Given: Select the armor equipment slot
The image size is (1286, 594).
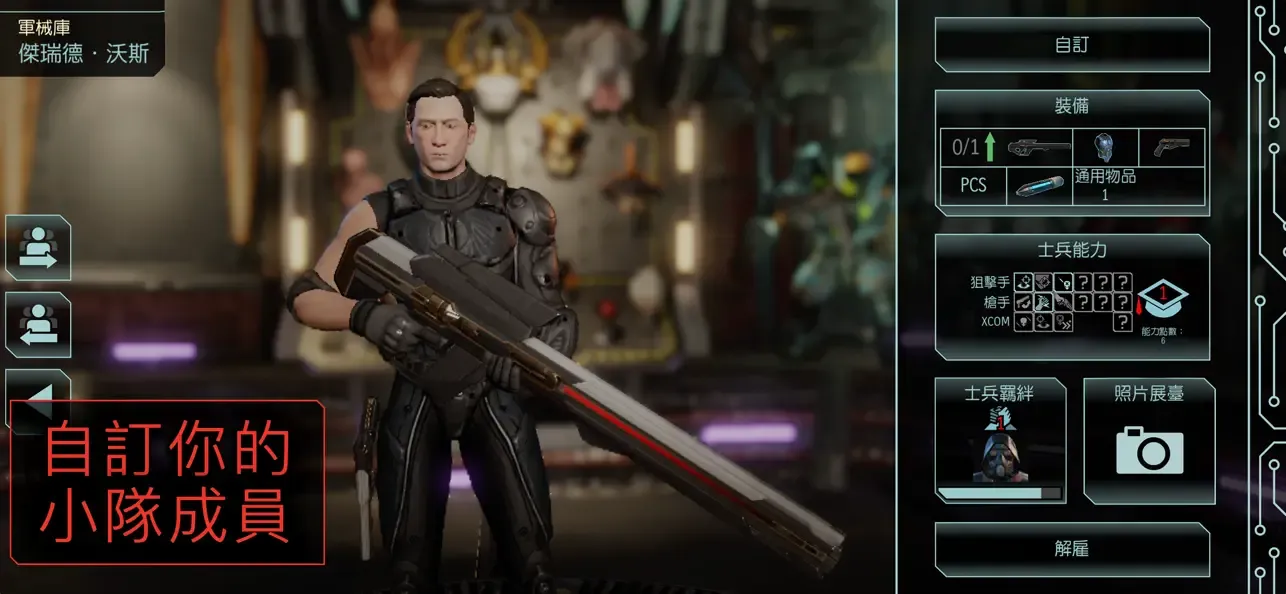Looking at the screenshot, I should coord(1105,147).
